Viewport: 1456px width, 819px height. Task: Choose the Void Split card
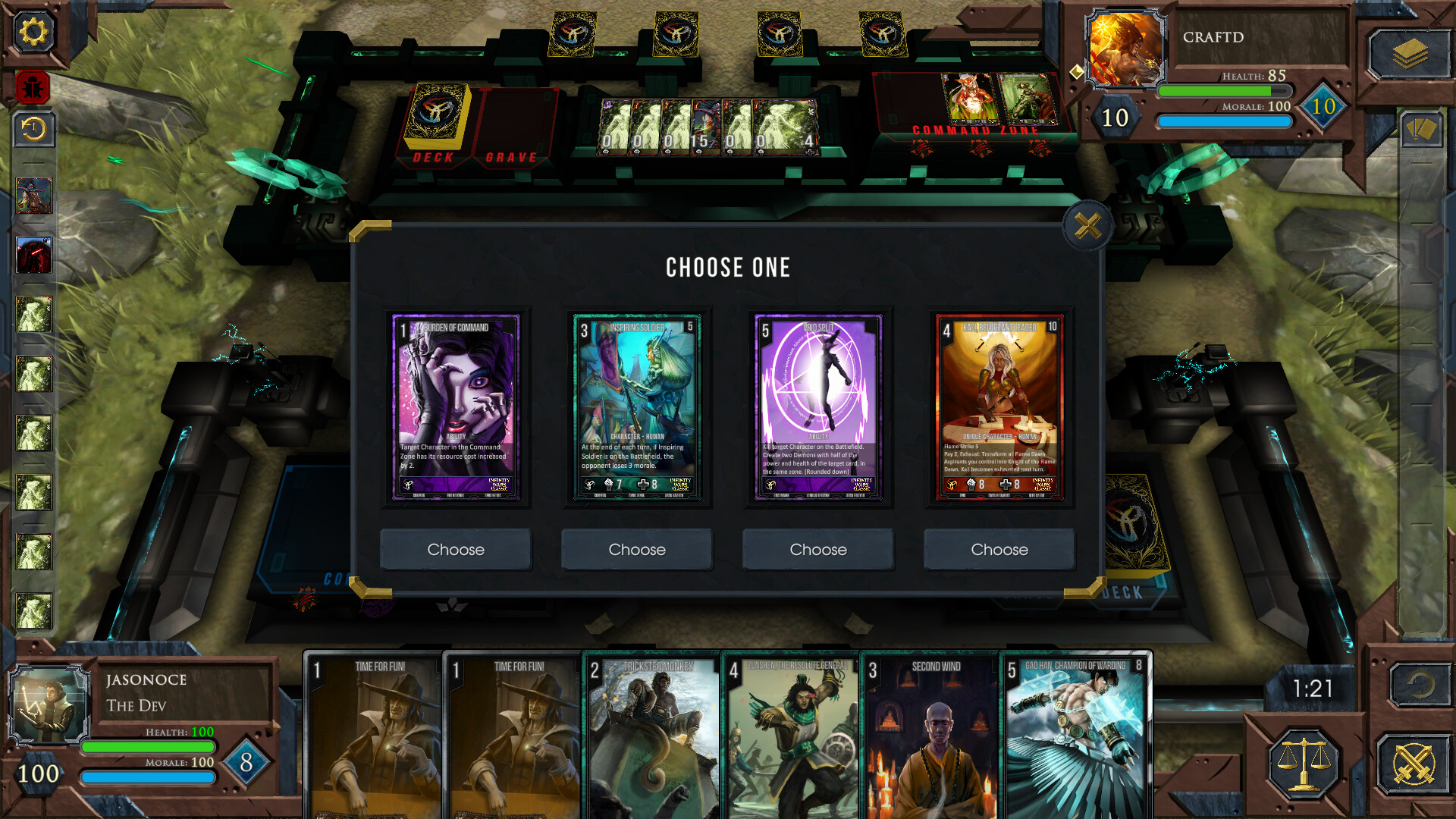coord(817,549)
